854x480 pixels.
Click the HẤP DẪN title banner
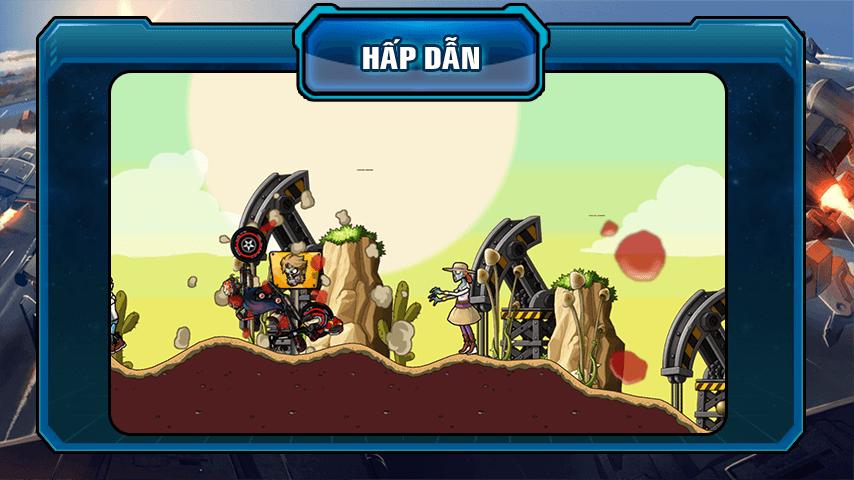[x=421, y=57]
